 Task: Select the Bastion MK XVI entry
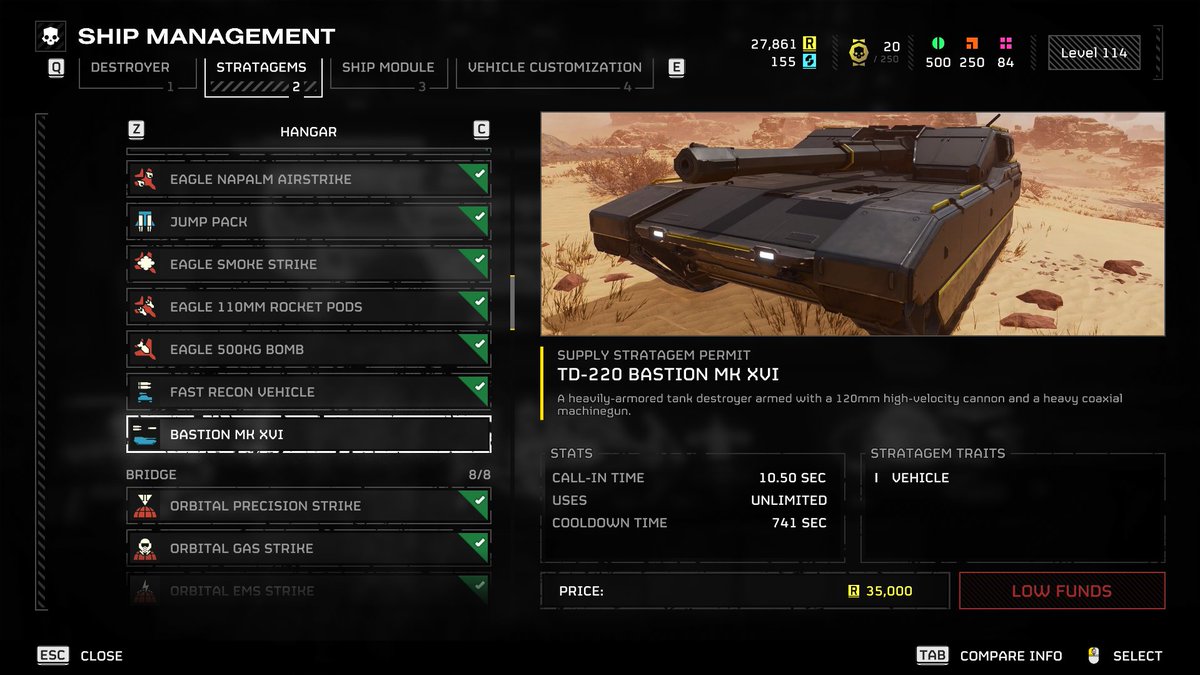[308, 435]
